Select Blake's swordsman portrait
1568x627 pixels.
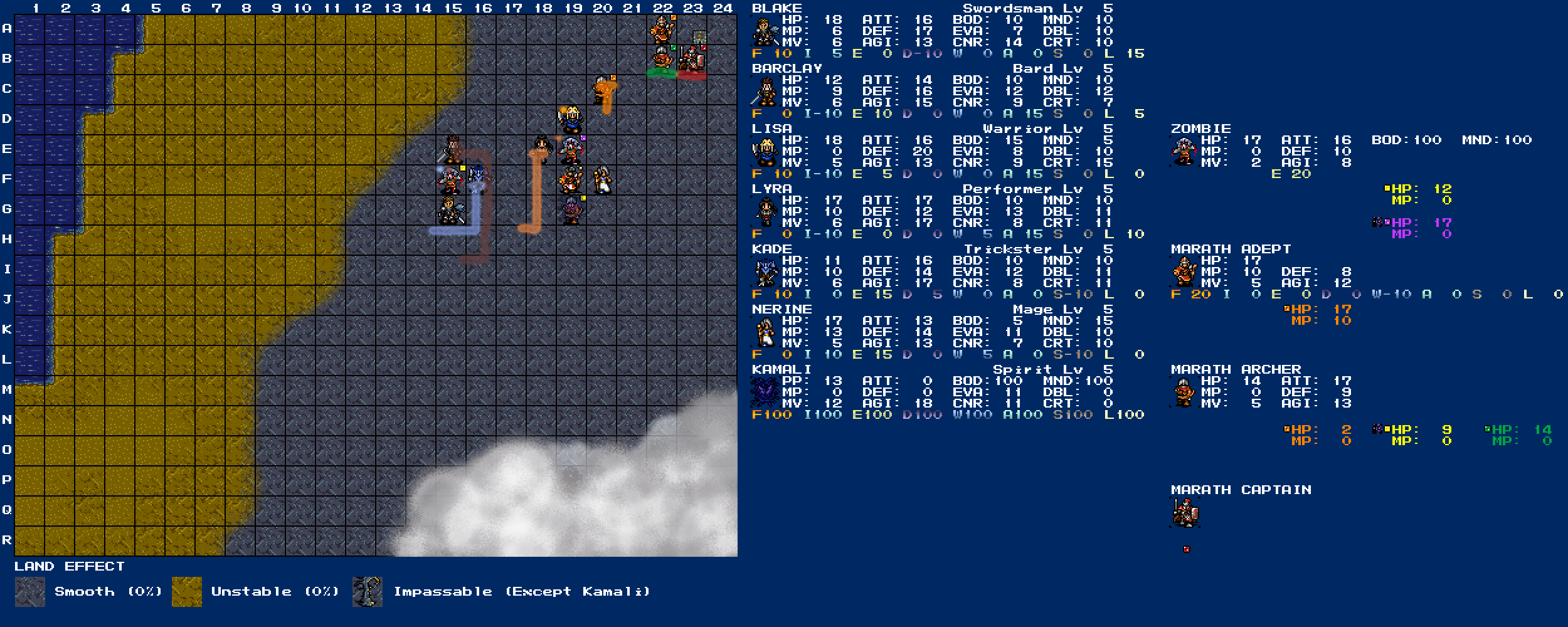click(765, 31)
